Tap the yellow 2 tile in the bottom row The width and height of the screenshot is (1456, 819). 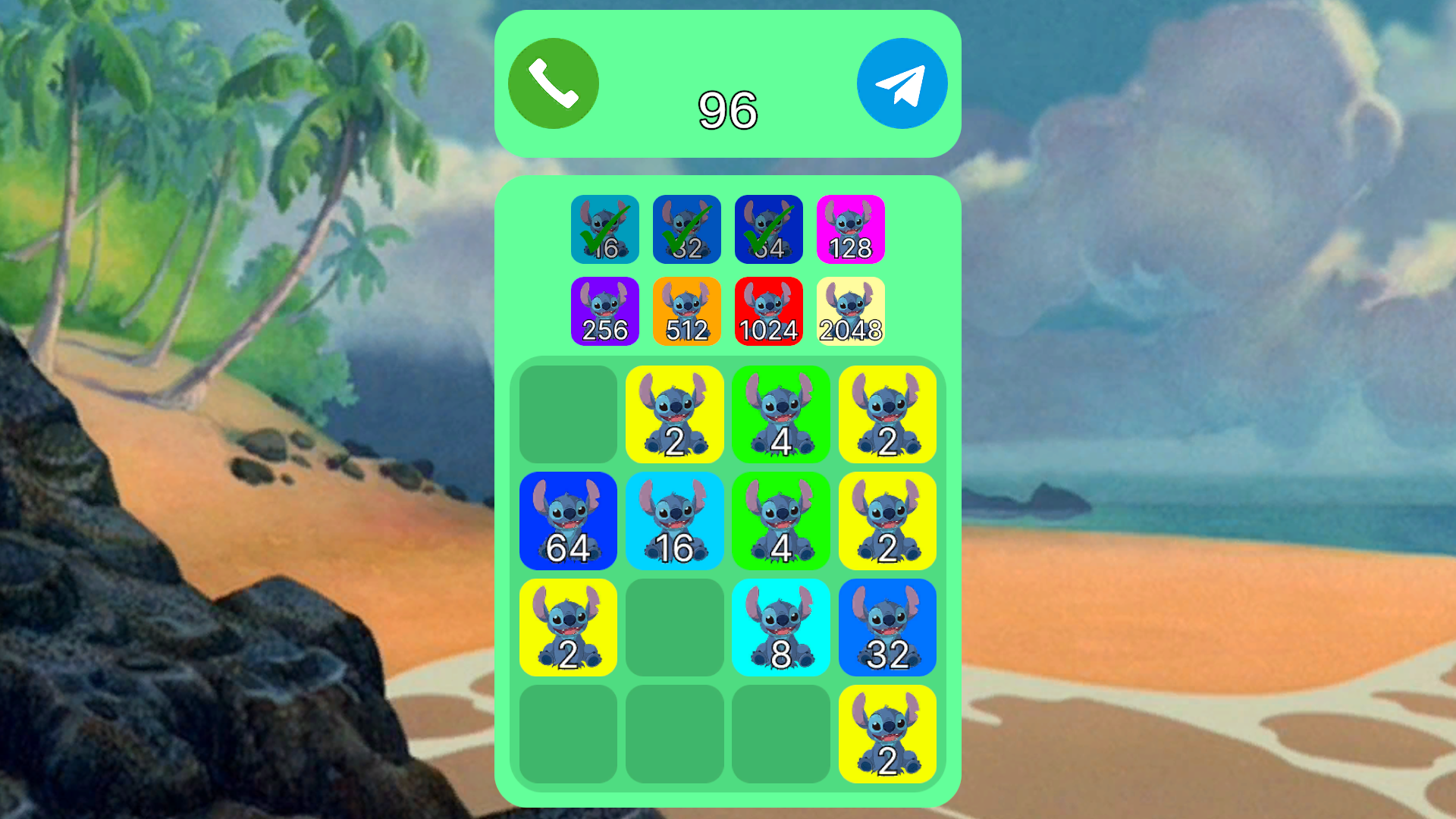(888, 734)
